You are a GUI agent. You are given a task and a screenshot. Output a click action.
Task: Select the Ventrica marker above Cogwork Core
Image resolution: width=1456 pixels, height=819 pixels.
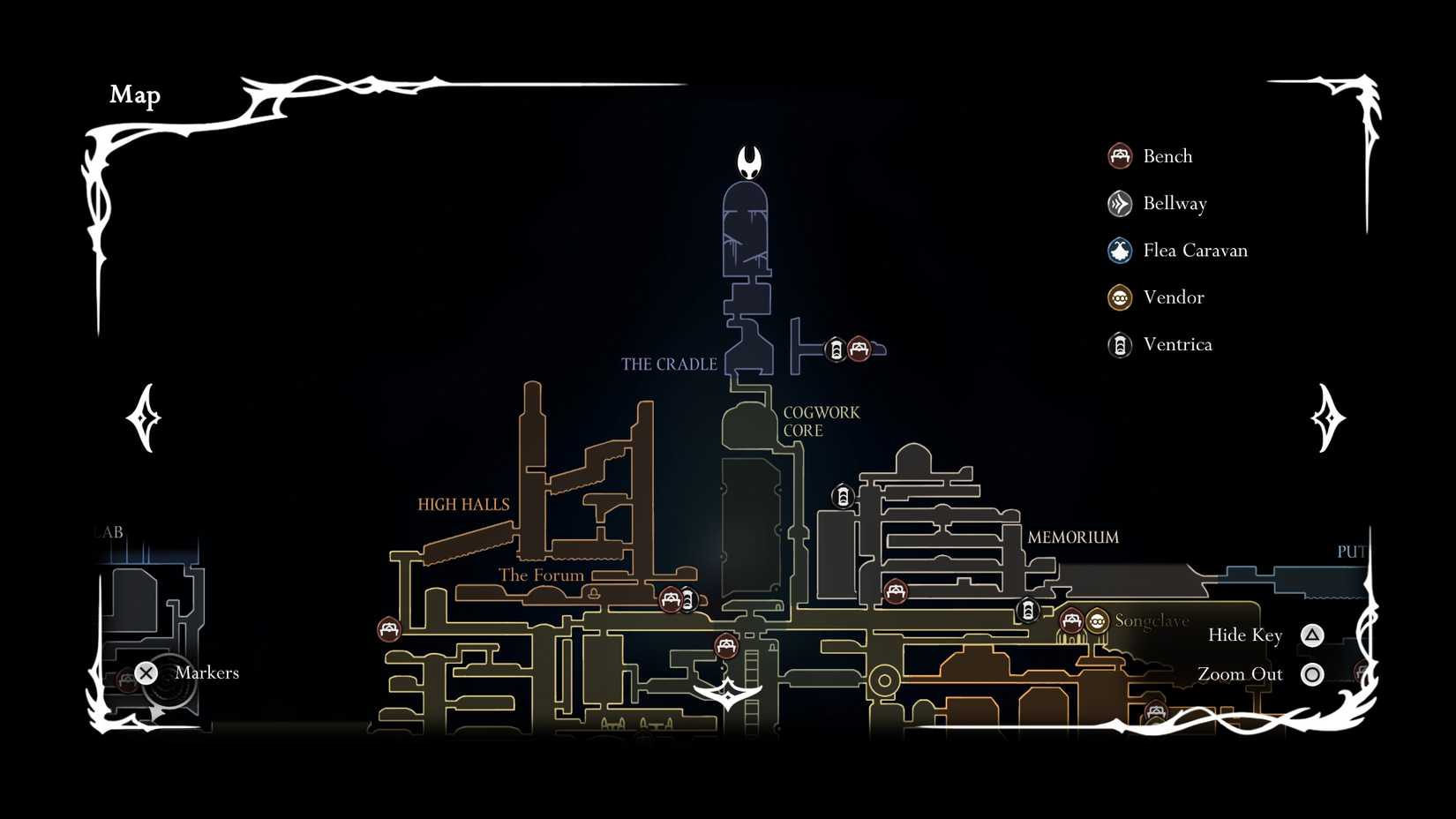[843, 497]
